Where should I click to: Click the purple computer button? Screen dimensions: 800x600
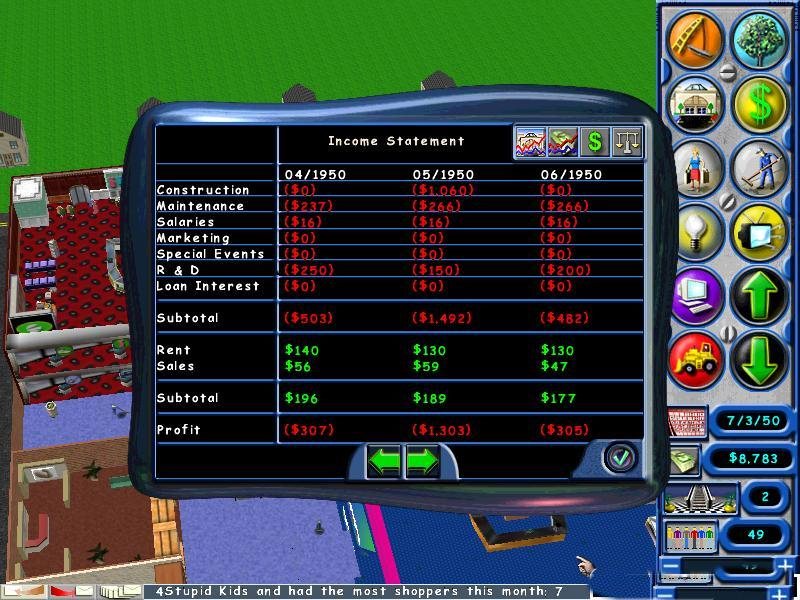tap(693, 296)
